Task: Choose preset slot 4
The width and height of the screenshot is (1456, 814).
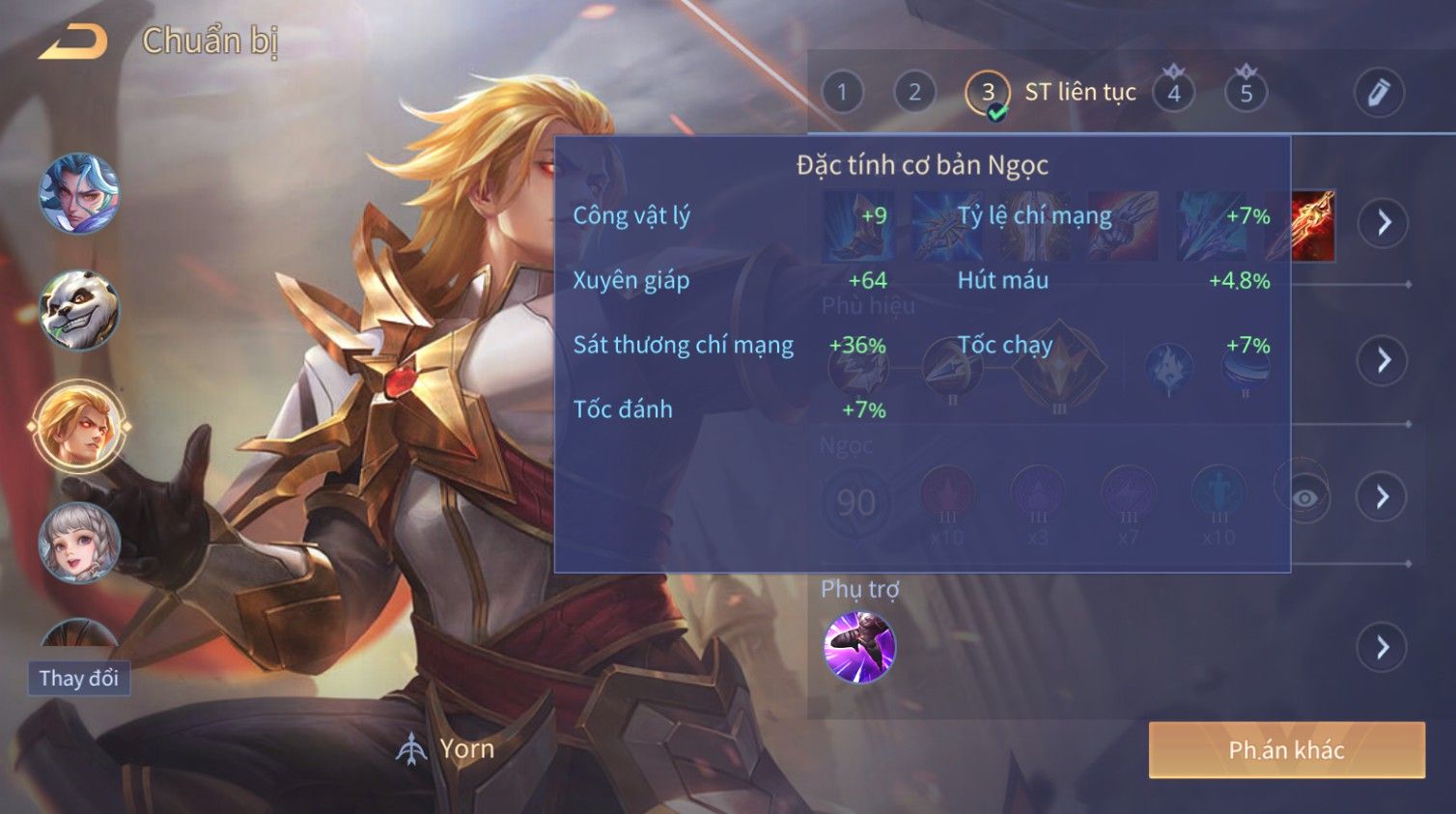Action: pyautogui.click(x=1174, y=93)
